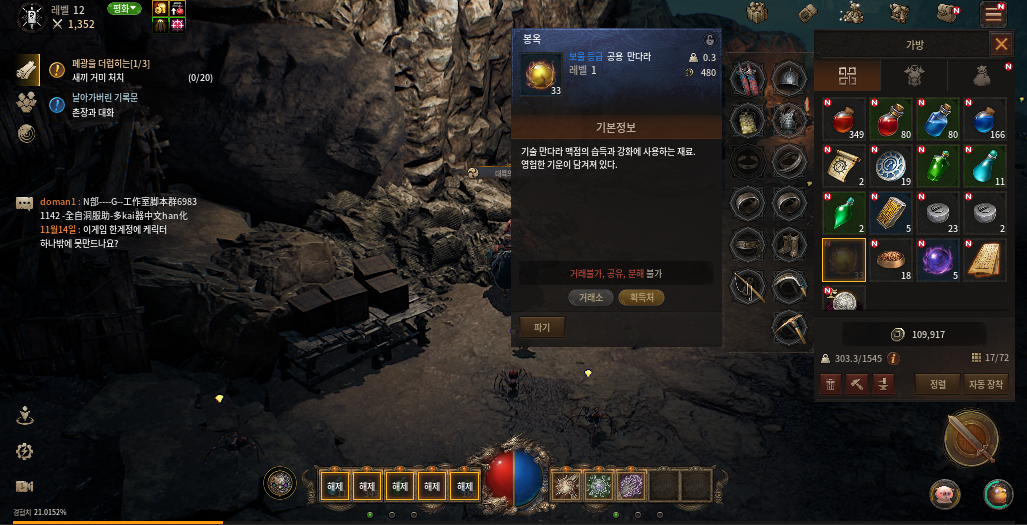Click the 정렬 sort button
Viewport: 1027px width, 525px height.
[x=937, y=383]
